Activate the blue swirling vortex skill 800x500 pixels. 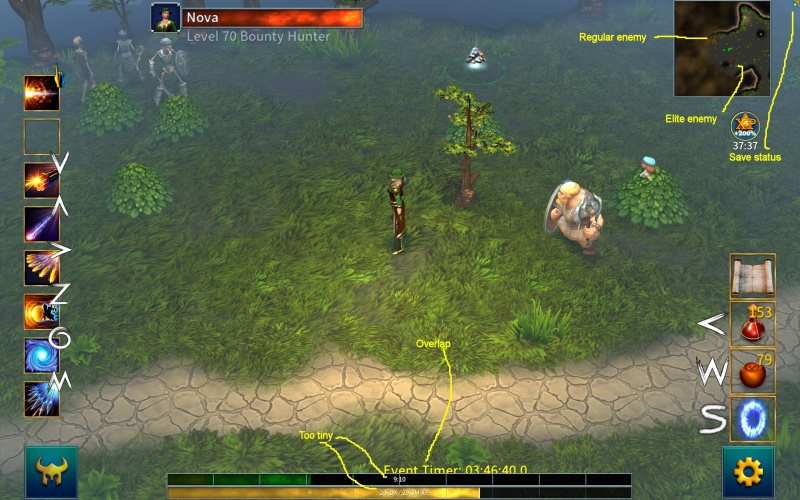point(42,355)
